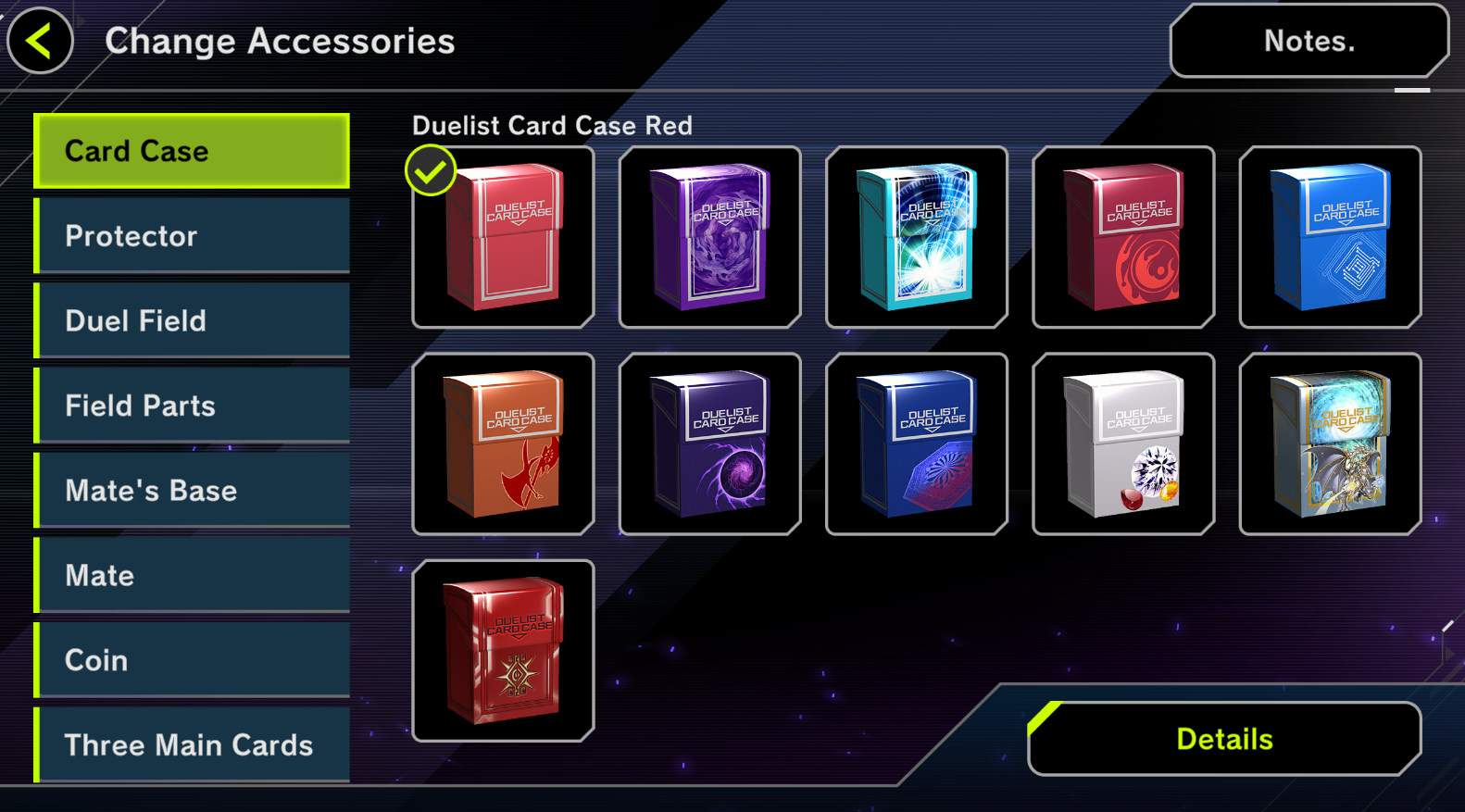View Details of the selected card case
Viewport: 1465px width, 812px height.
1224,739
